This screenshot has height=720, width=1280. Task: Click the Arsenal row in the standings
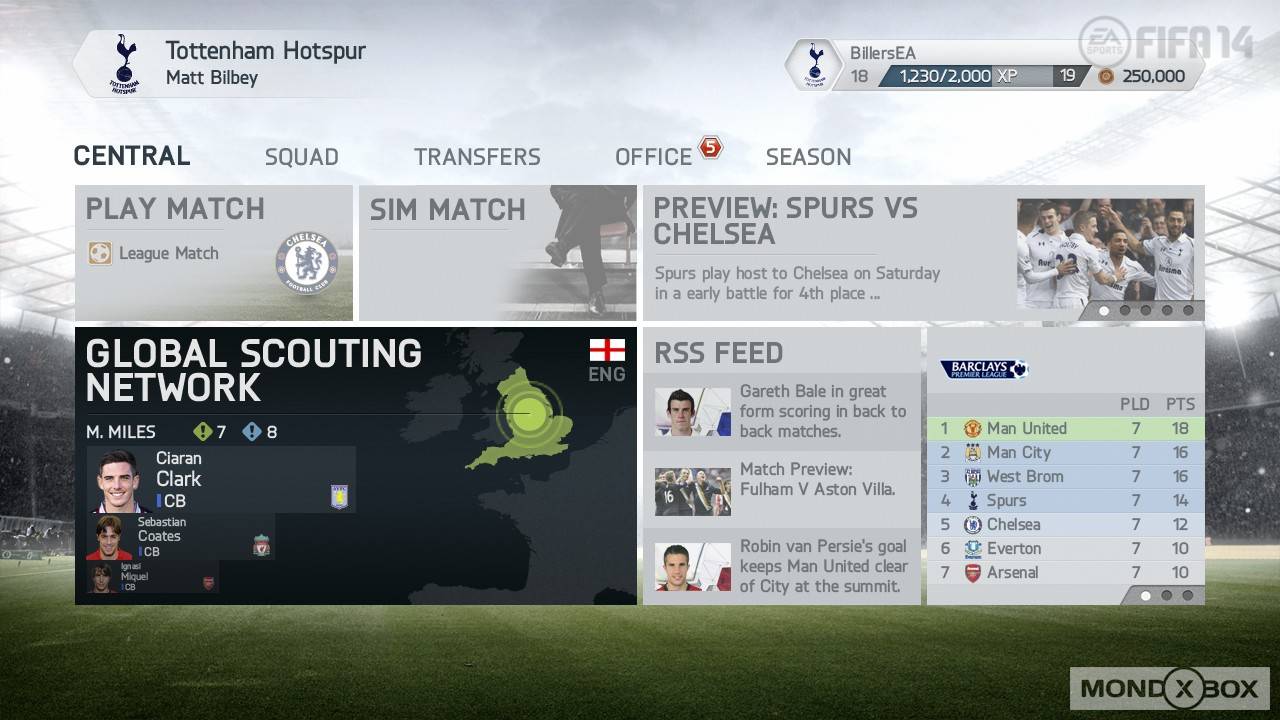1065,572
